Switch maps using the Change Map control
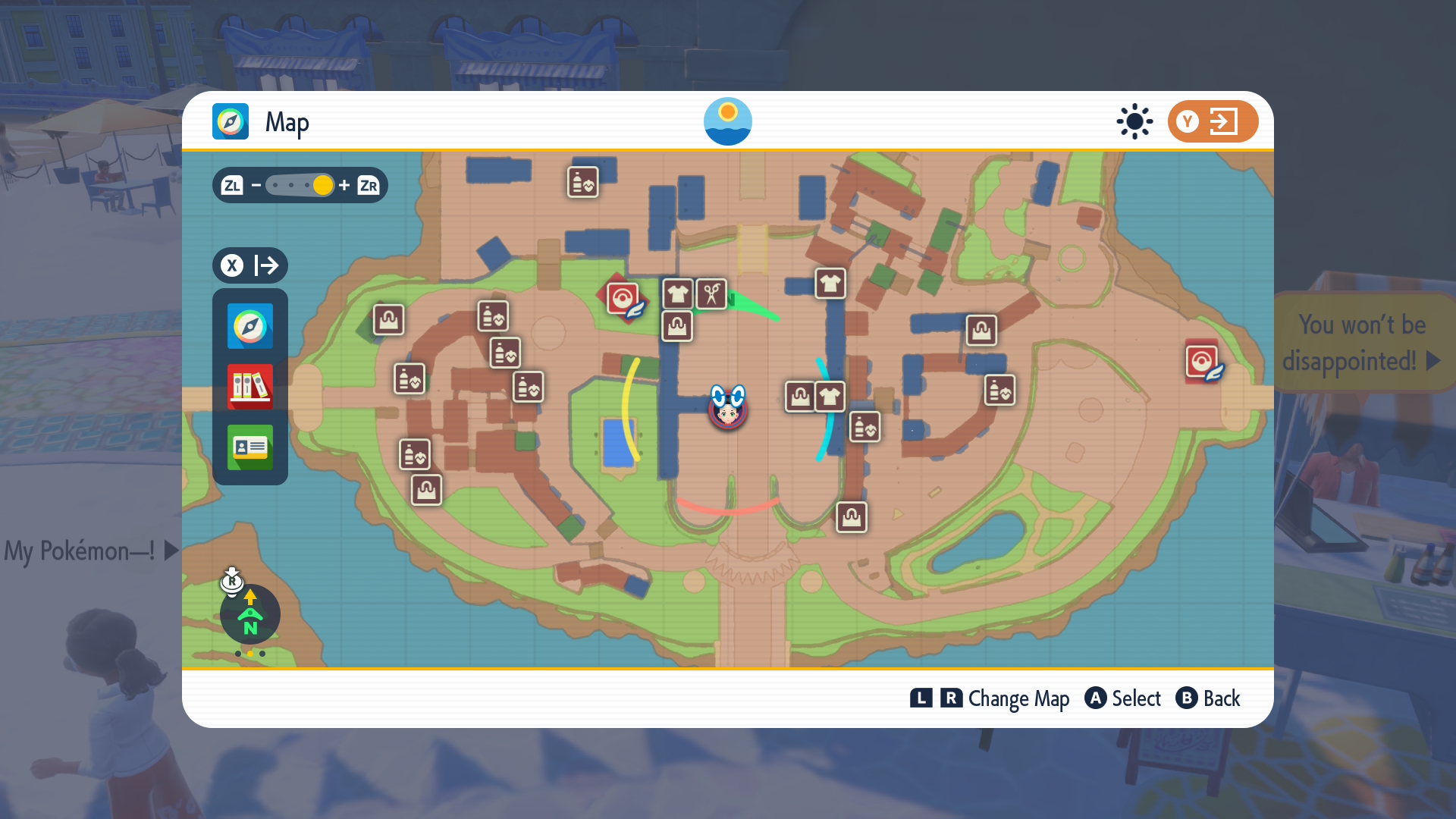Viewport: 1456px width, 819px height. tap(990, 698)
